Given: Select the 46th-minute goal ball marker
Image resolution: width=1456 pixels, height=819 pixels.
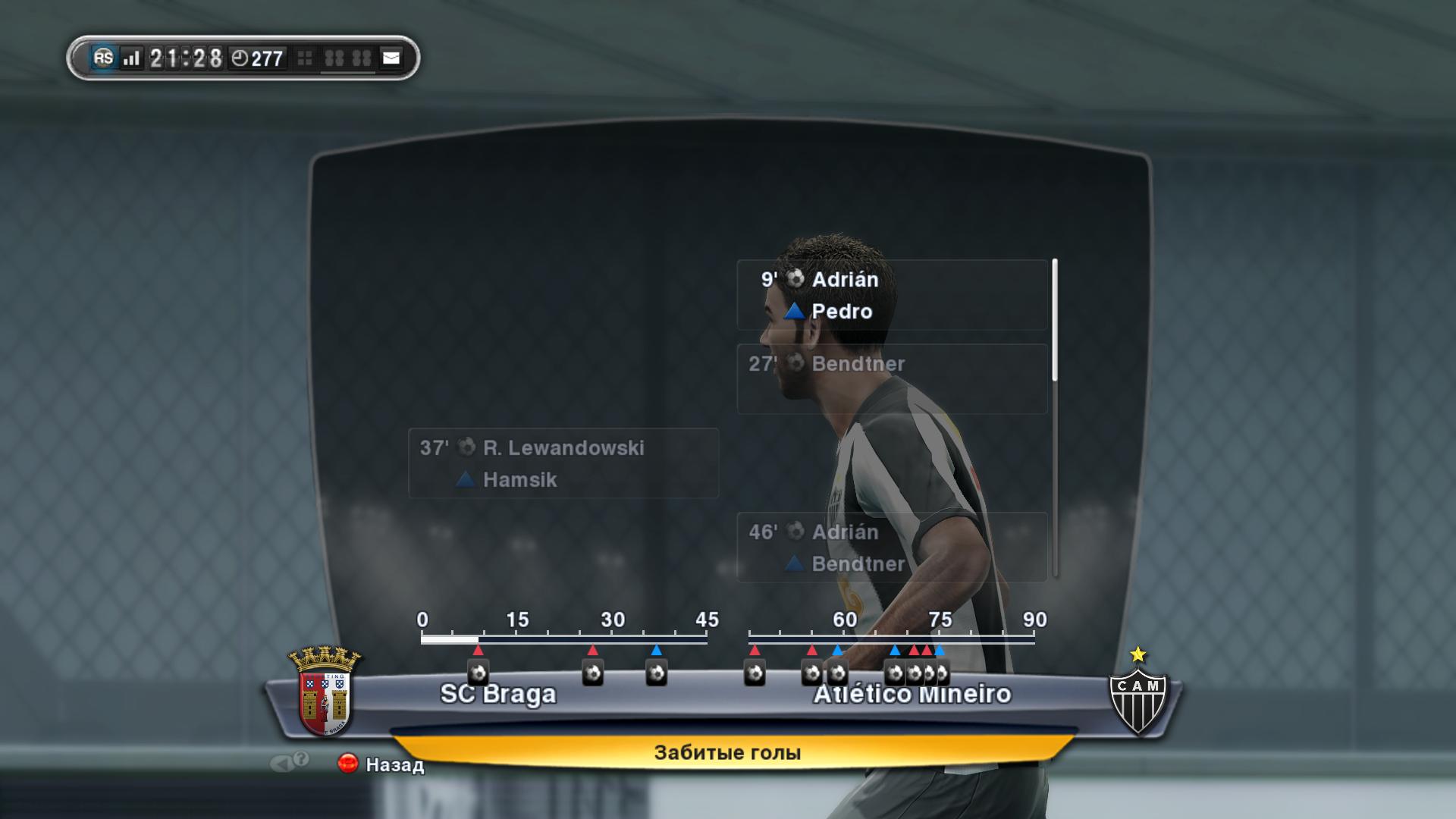Looking at the screenshot, I should click(755, 673).
